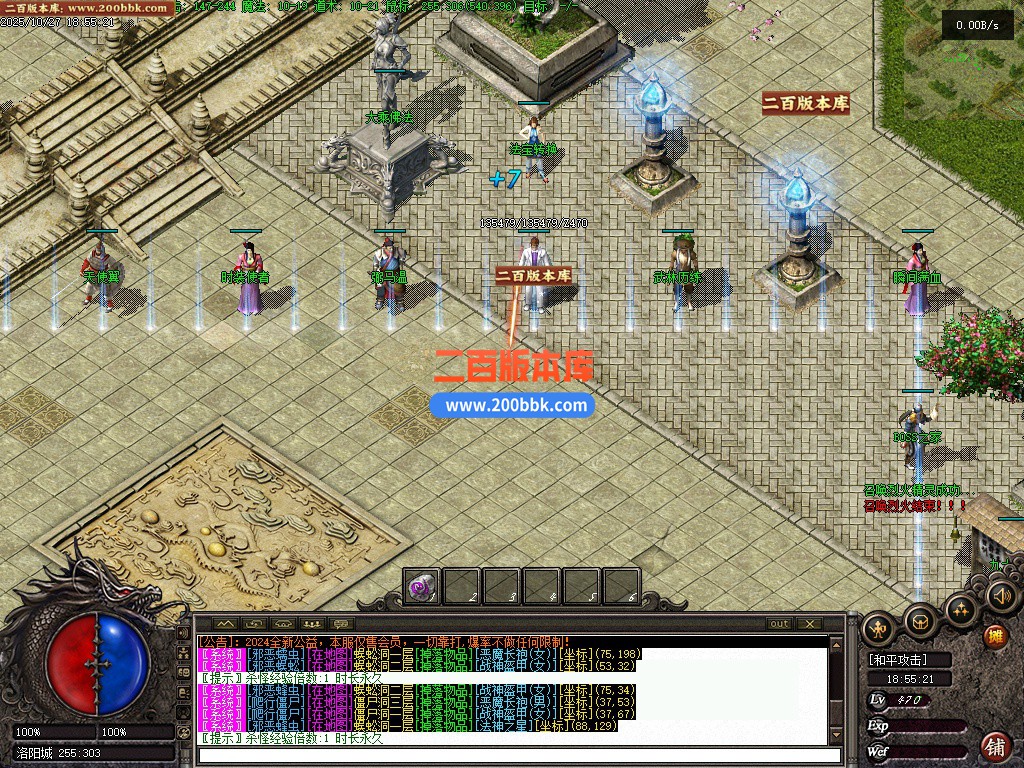The image size is (1024, 768).
Task: Switch the 和平攻击 attack mode
Action: (897, 660)
